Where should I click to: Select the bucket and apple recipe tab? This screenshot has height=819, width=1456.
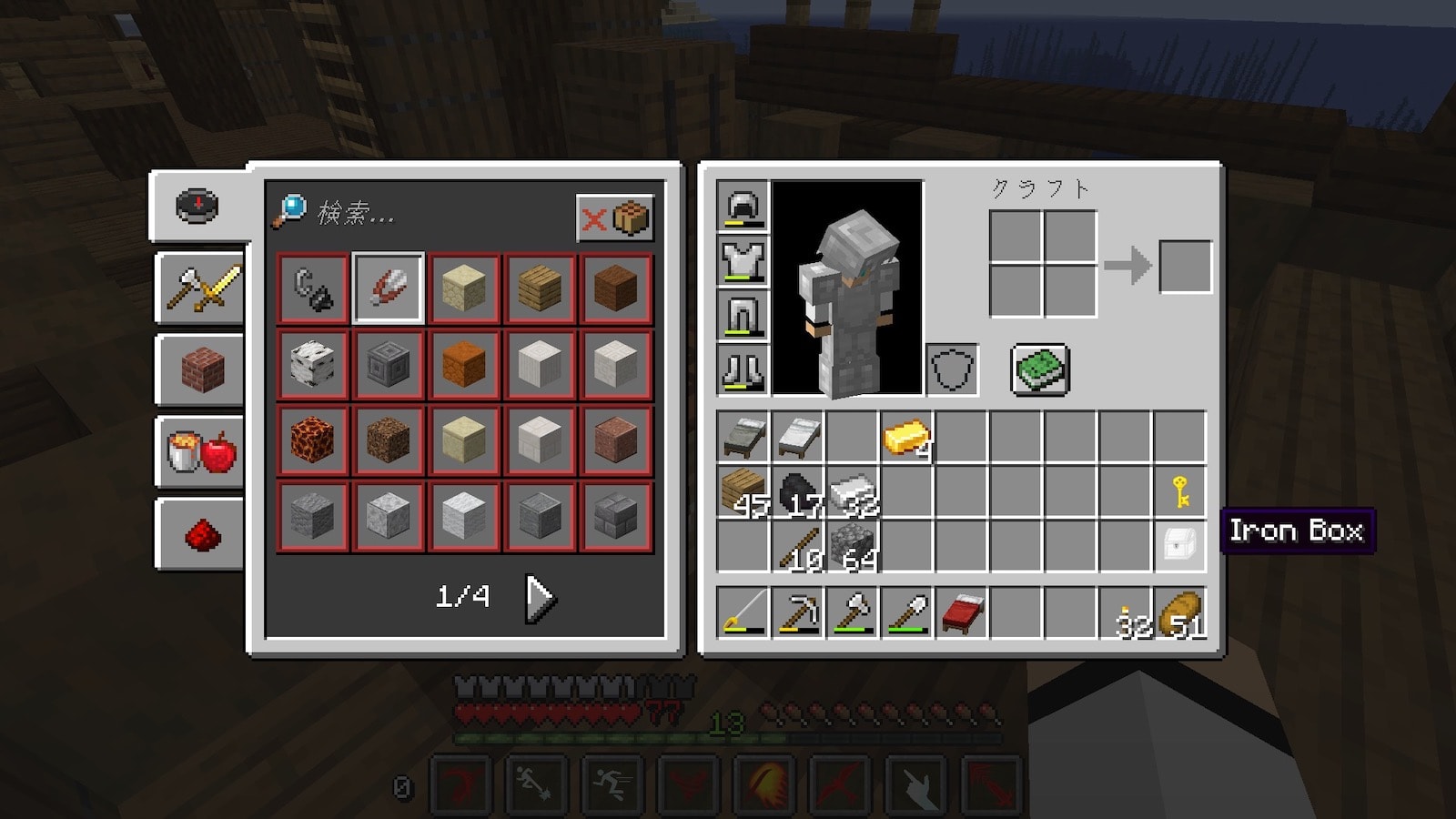(201, 451)
